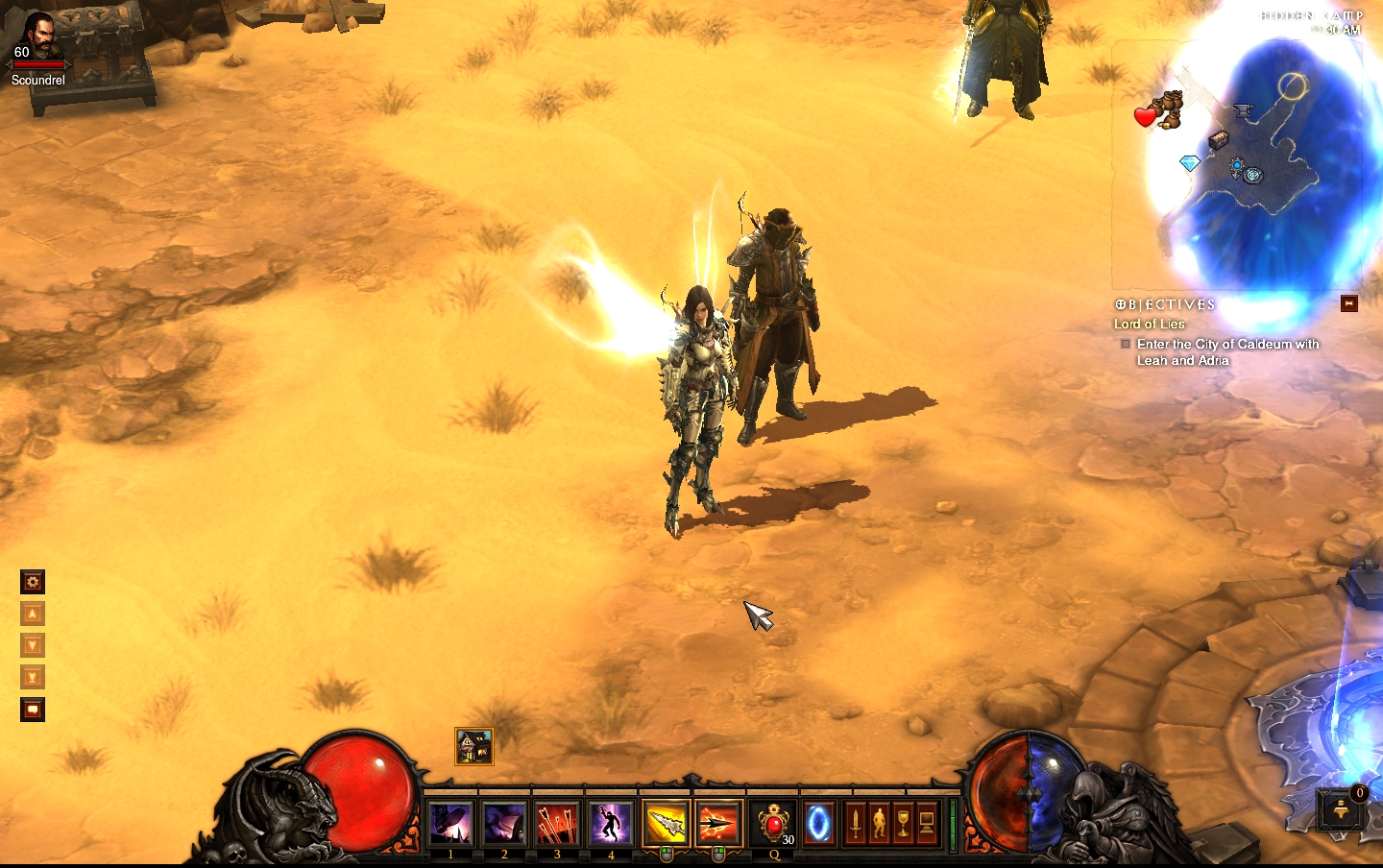
Task: Activate the boot-stomp skill in slot 1
Action: coord(450,824)
